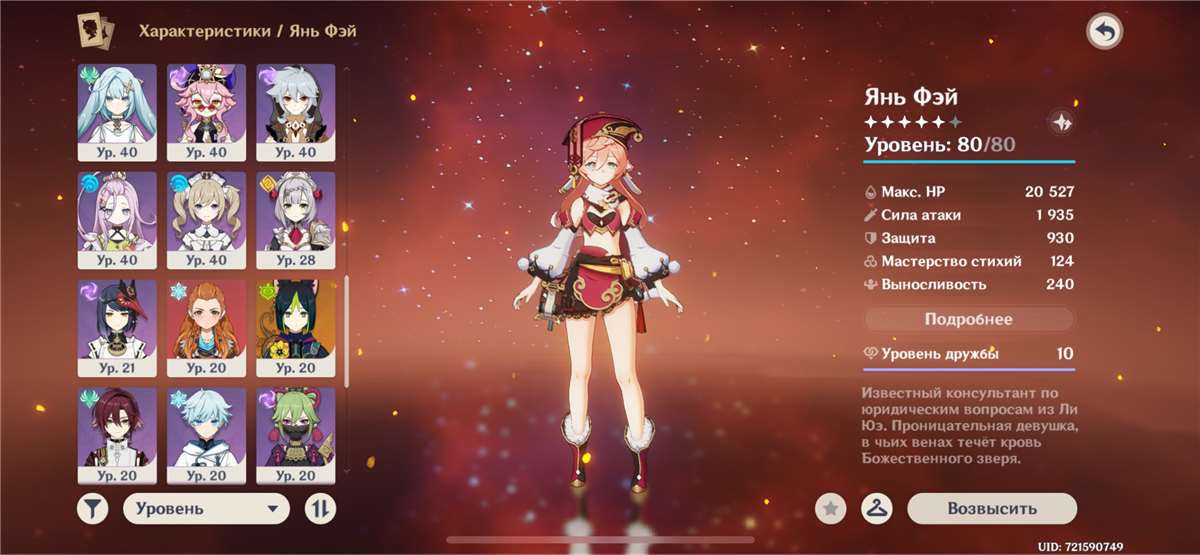Pick Chongyun's light-blue-haired portrait
This screenshot has width=1200, height=555.
click(x=206, y=428)
